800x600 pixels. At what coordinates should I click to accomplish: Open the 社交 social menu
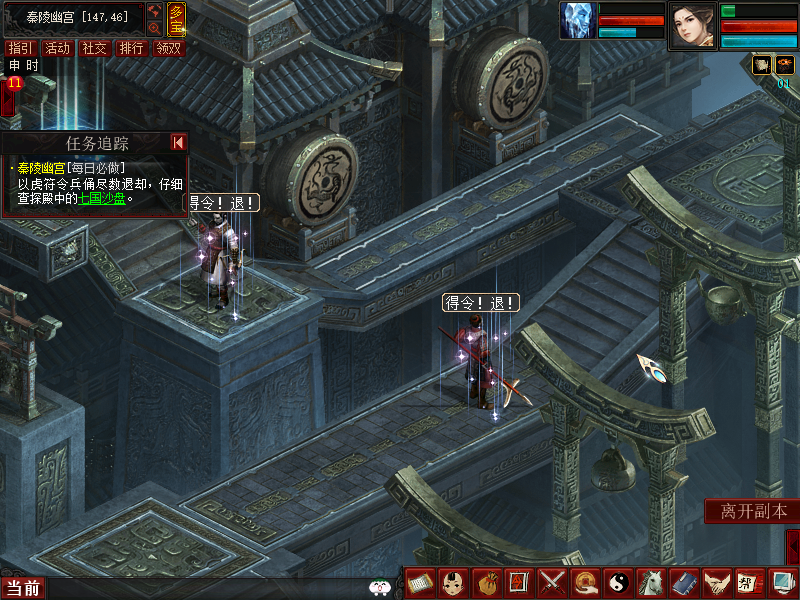click(x=95, y=48)
